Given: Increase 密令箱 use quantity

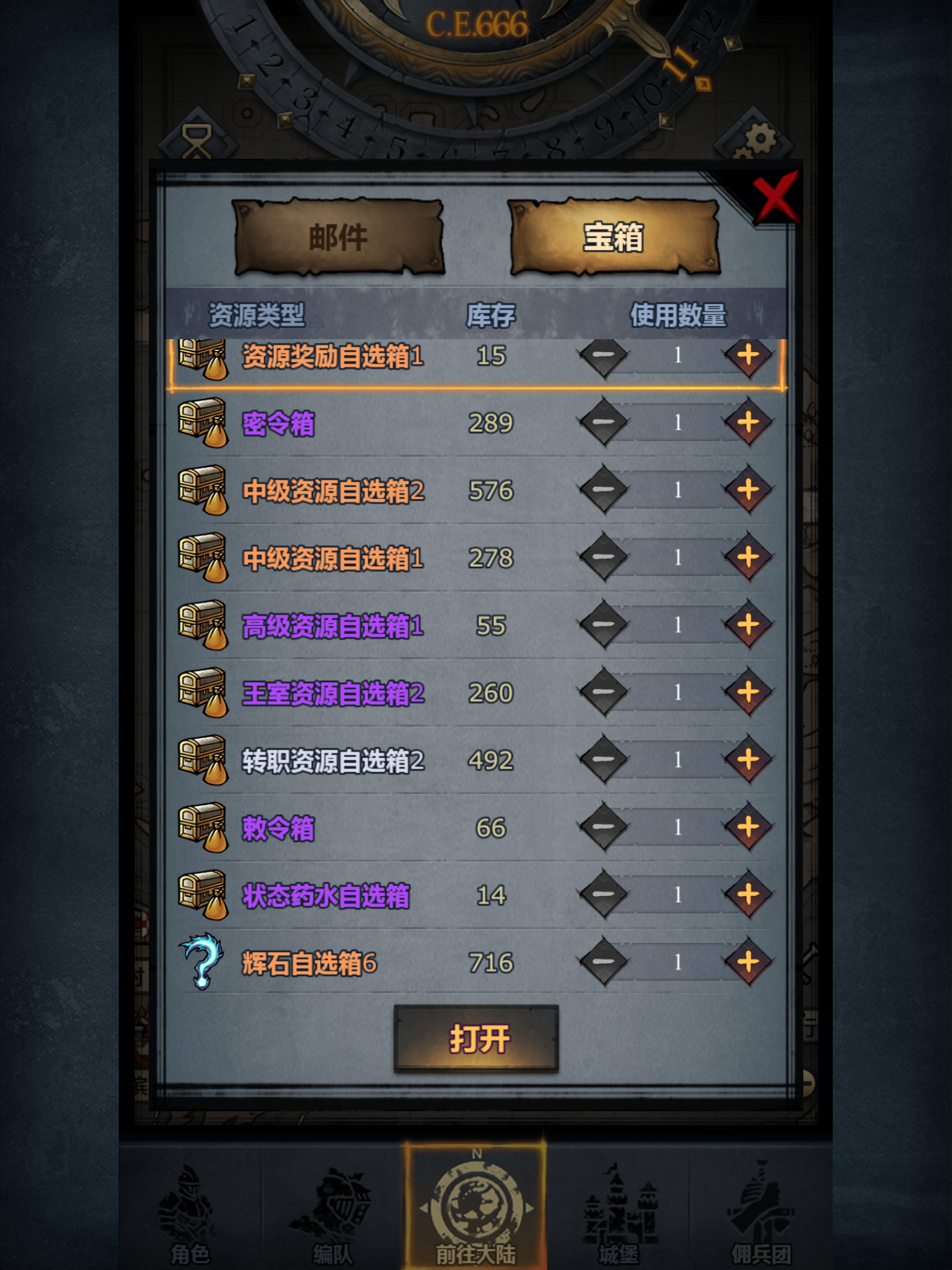Looking at the screenshot, I should [x=748, y=422].
